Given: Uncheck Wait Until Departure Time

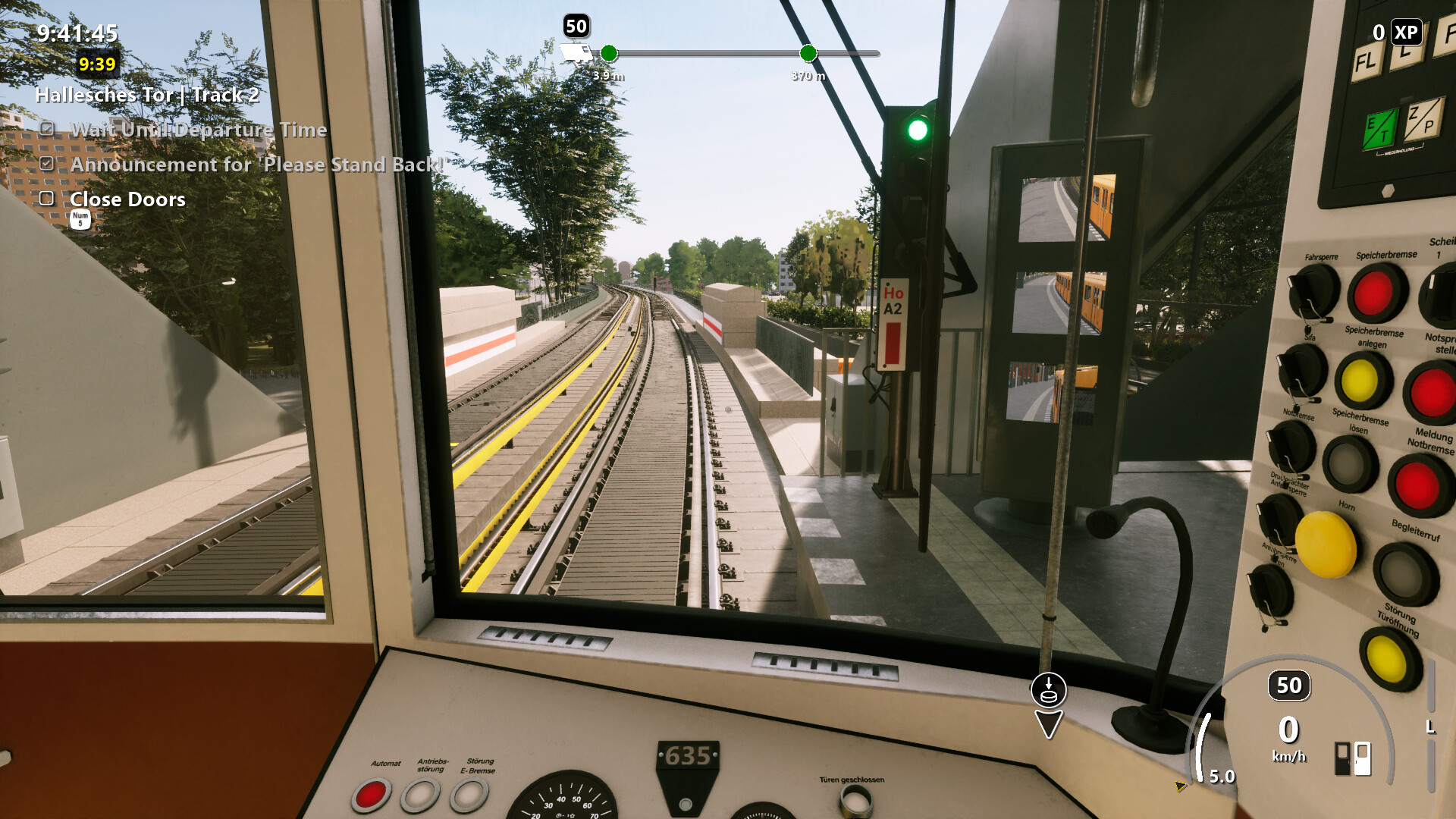Looking at the screenshot, I should tap(48, 130).
